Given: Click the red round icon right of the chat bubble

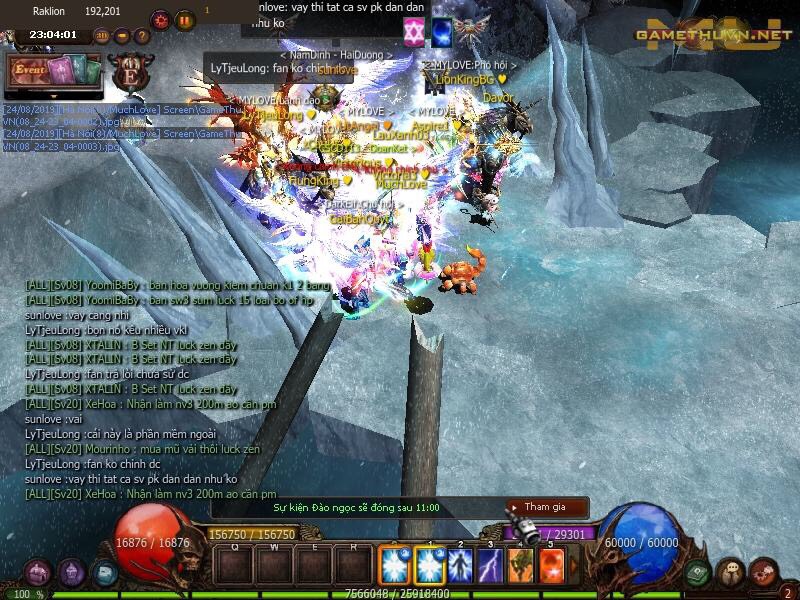Looking at the screenshot, I should tap(764, 573).
